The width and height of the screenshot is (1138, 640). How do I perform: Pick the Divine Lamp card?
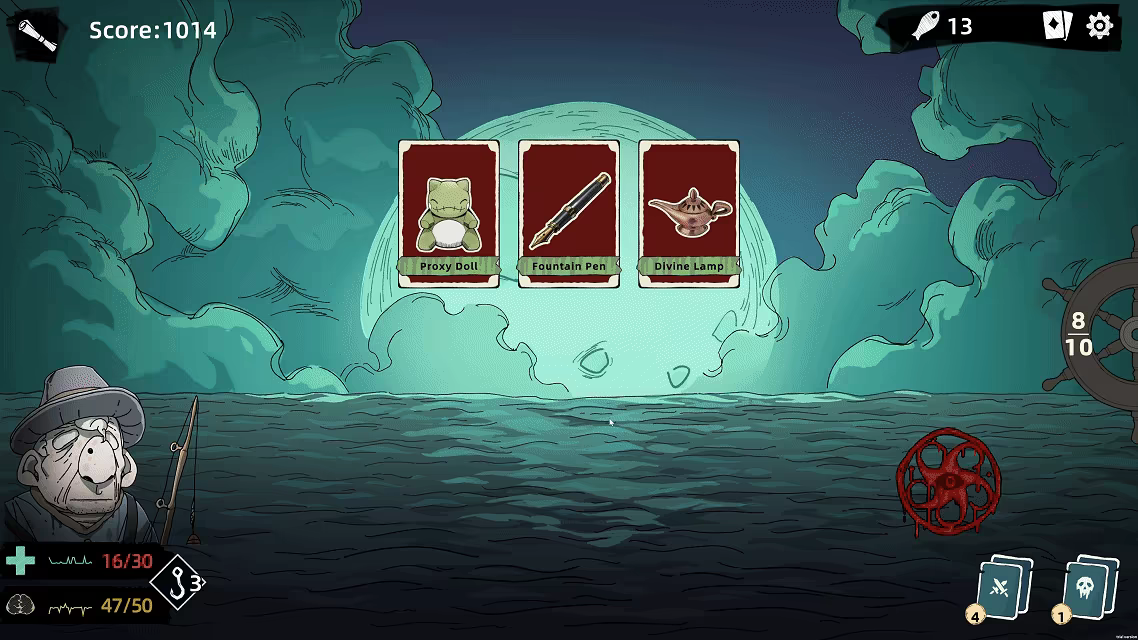[689, 213]
